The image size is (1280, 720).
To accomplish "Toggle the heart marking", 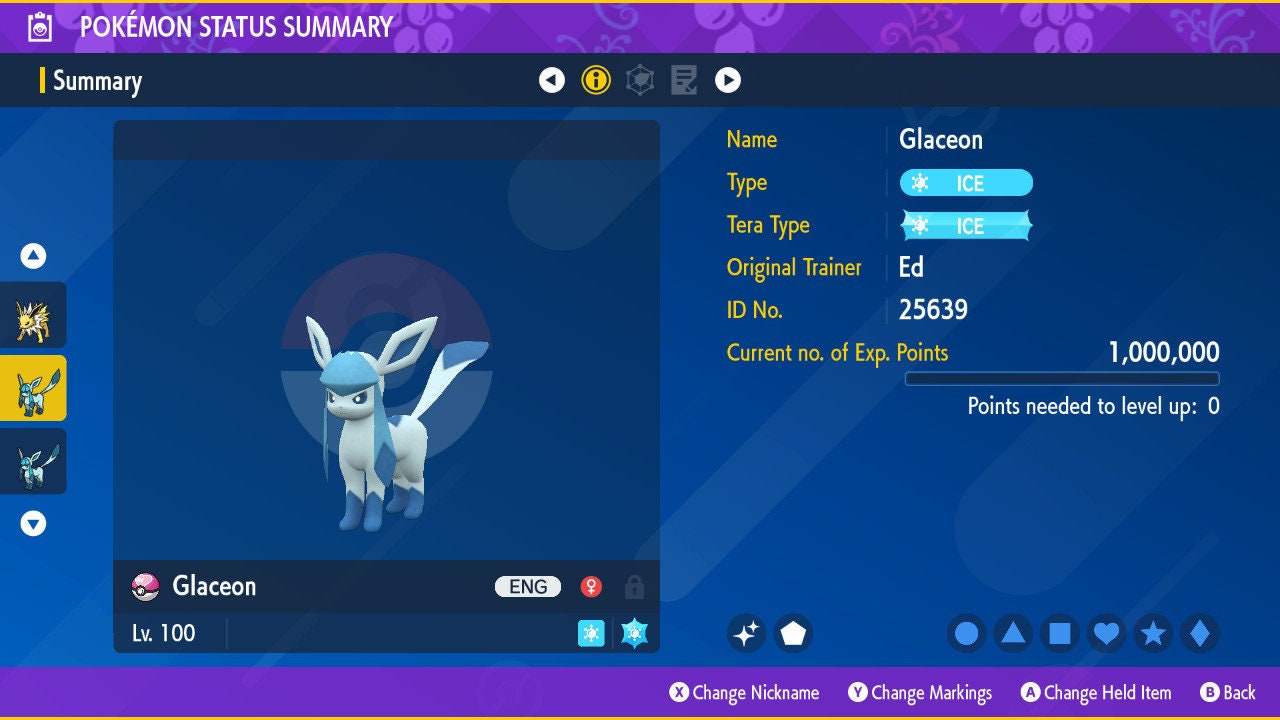I will click(x=1106, y=633).
